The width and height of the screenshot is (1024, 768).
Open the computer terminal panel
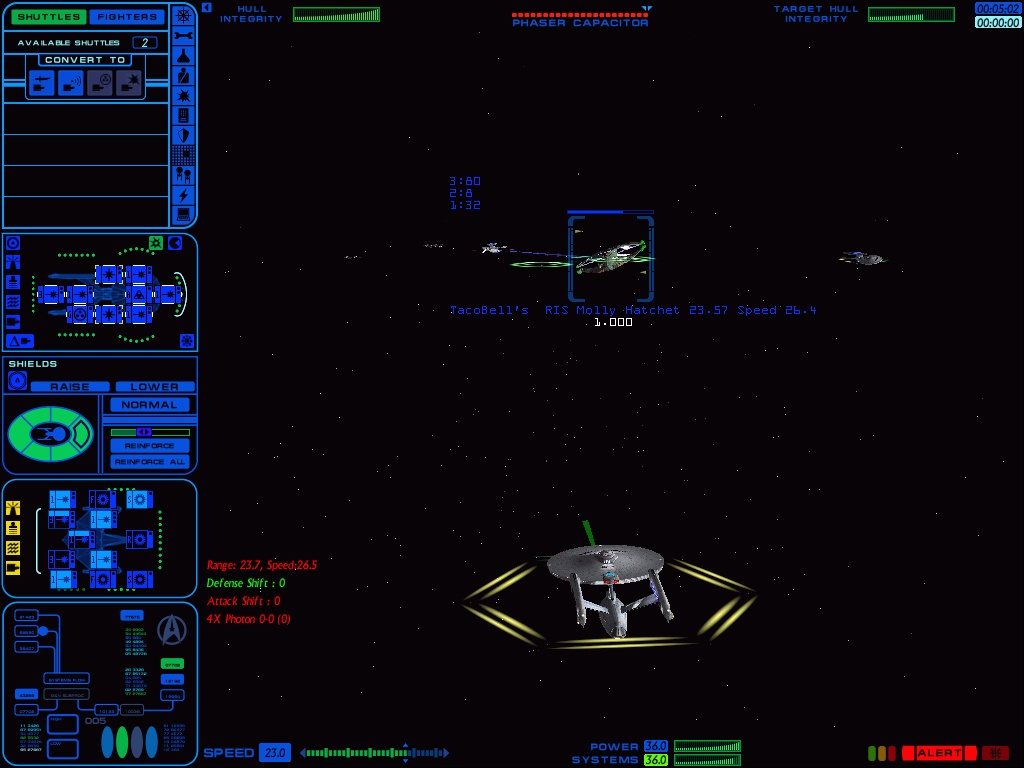point(183,214)
